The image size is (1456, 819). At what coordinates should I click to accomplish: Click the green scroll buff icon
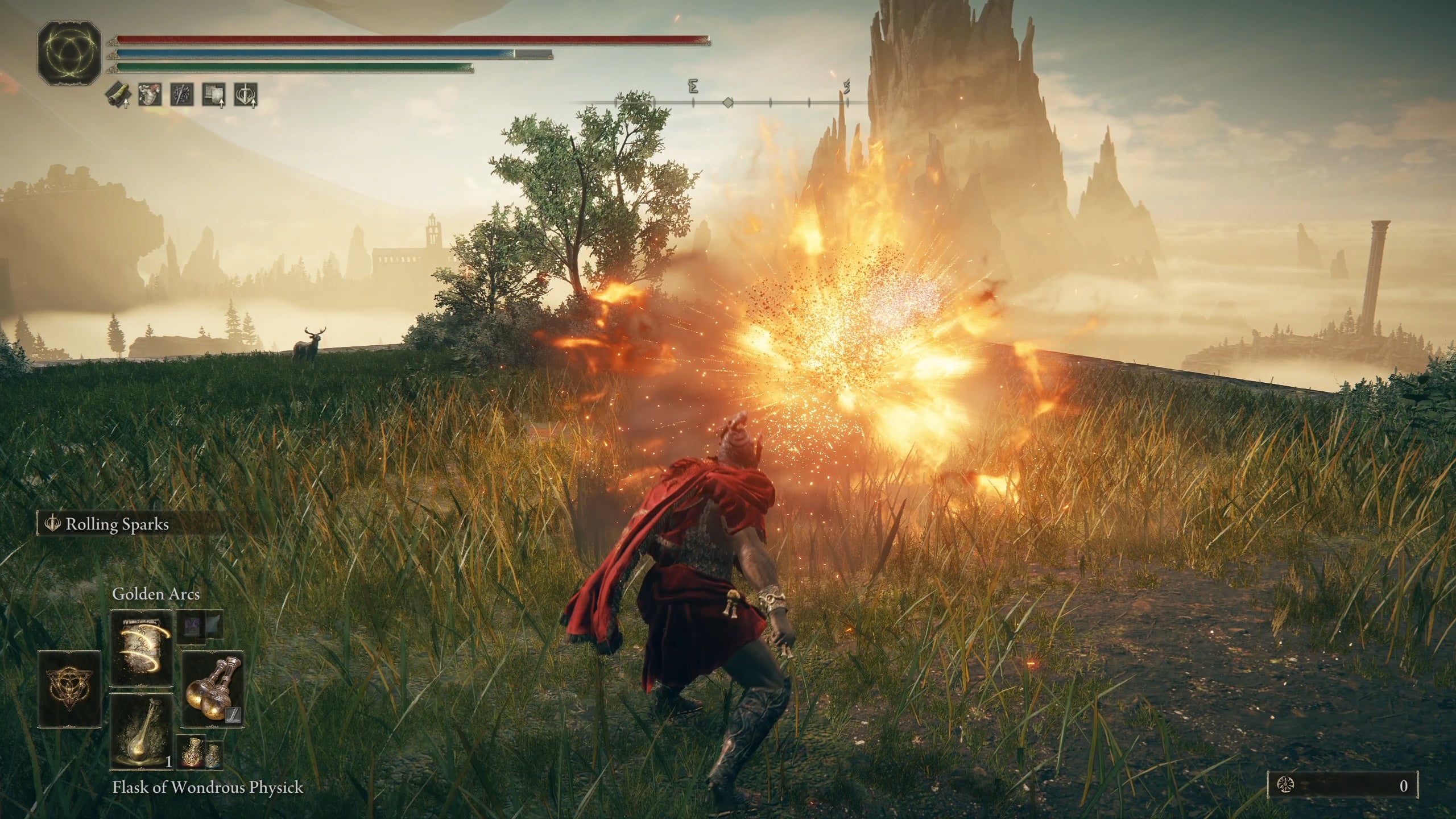pos(117,95)
